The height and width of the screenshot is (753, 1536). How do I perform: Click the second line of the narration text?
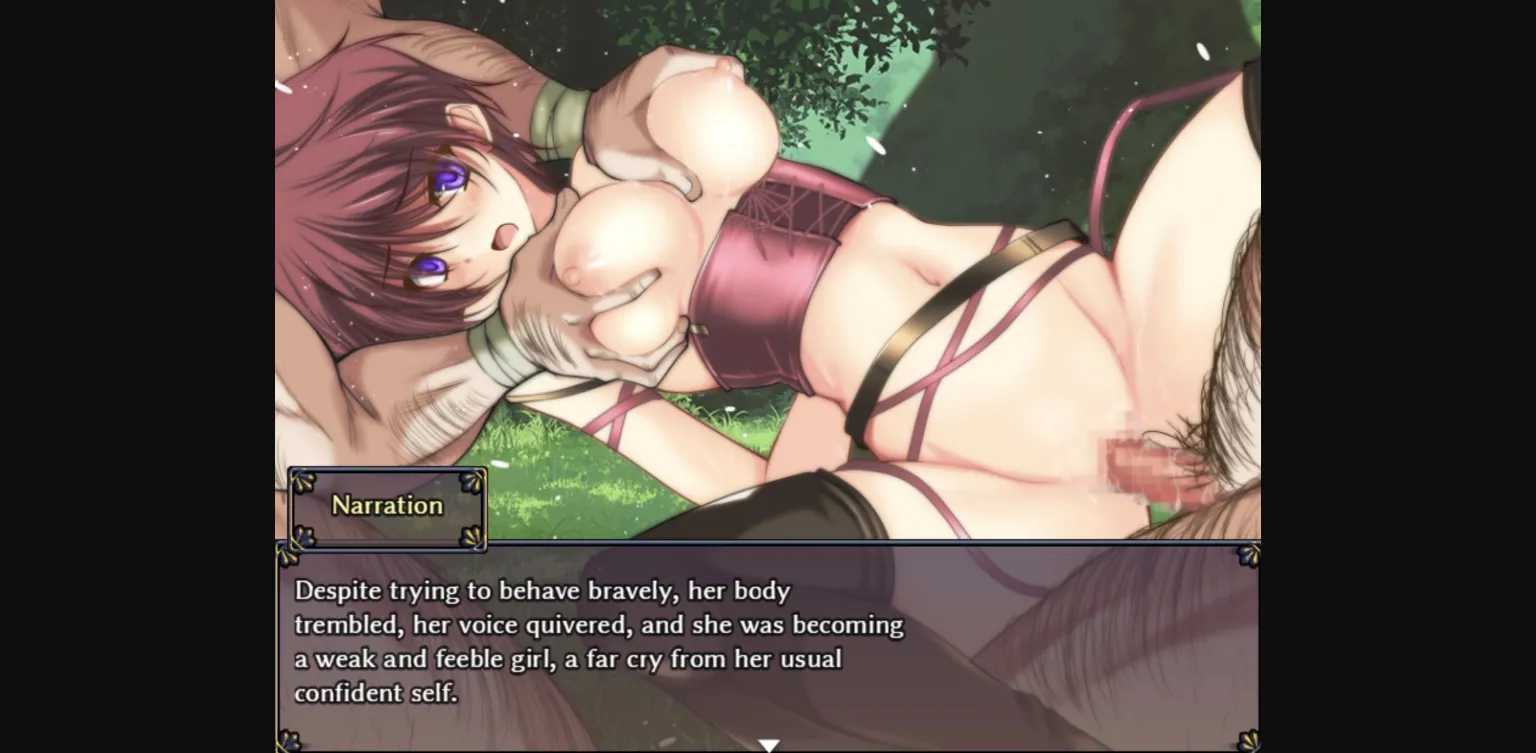click(x=598, y=625)
